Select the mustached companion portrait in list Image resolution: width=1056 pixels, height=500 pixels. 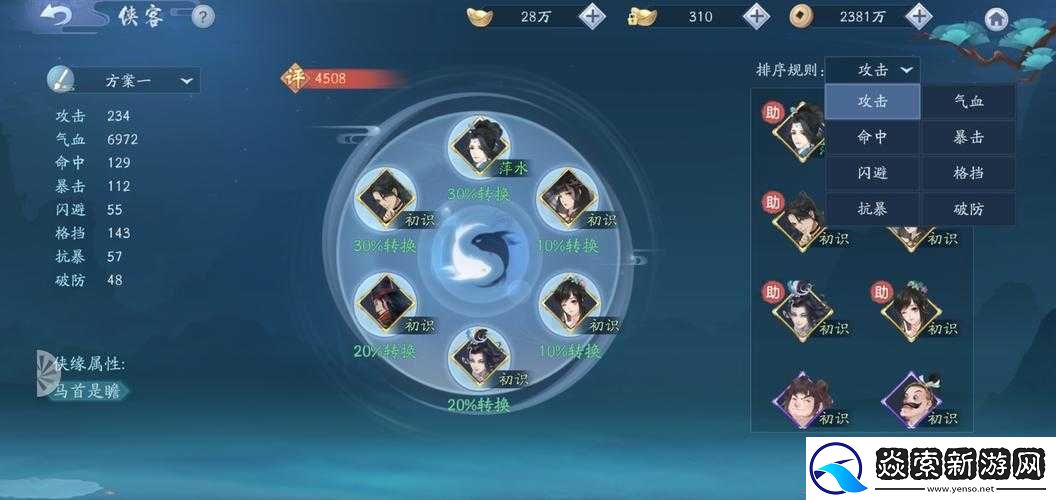pyautogui.click(x=909, y=399)
